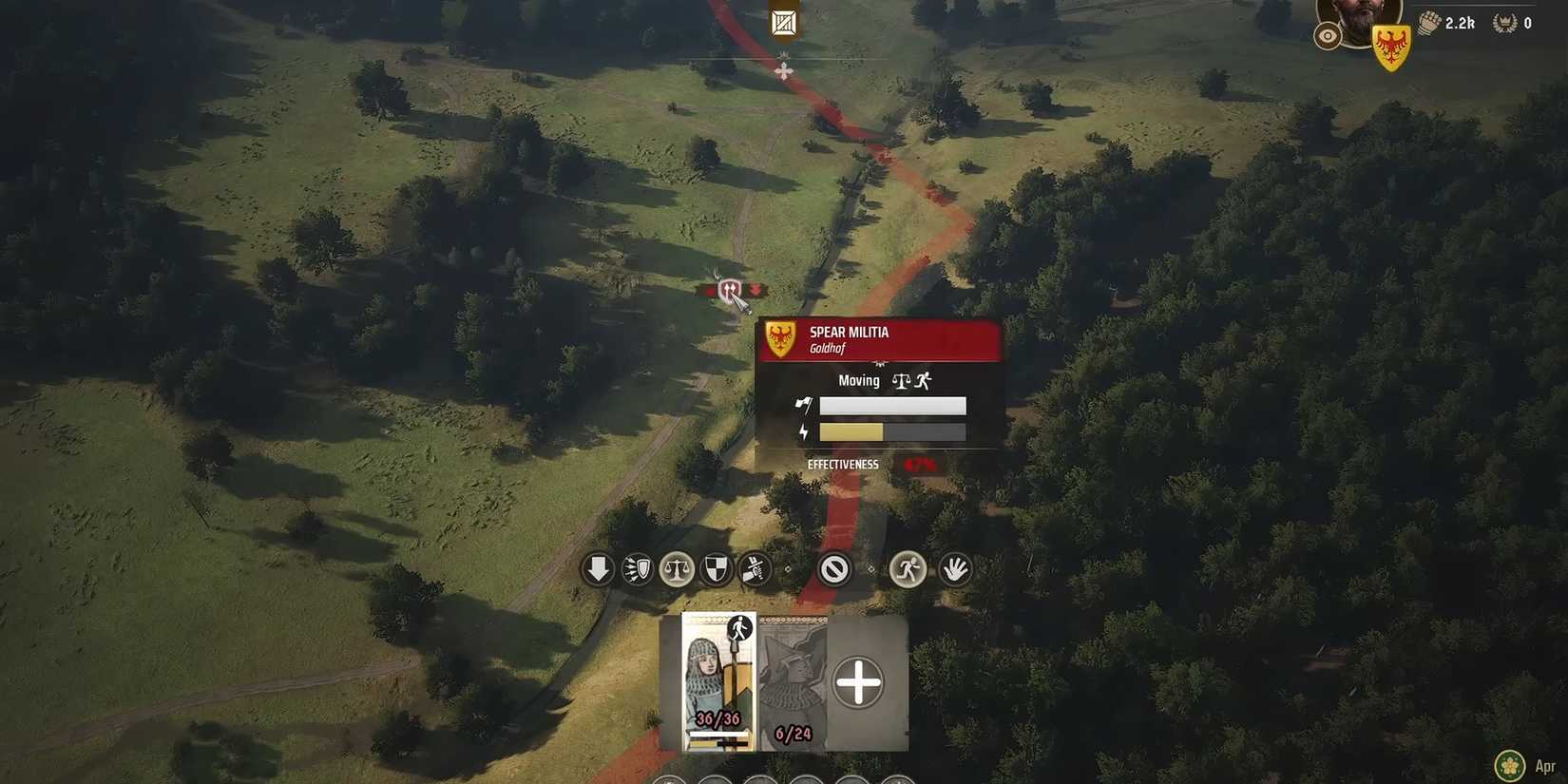The width and height of the screenshot is (1568, 784).
Task: Click the wreath crown treasury icon
Action: (x=1503, y=22)
